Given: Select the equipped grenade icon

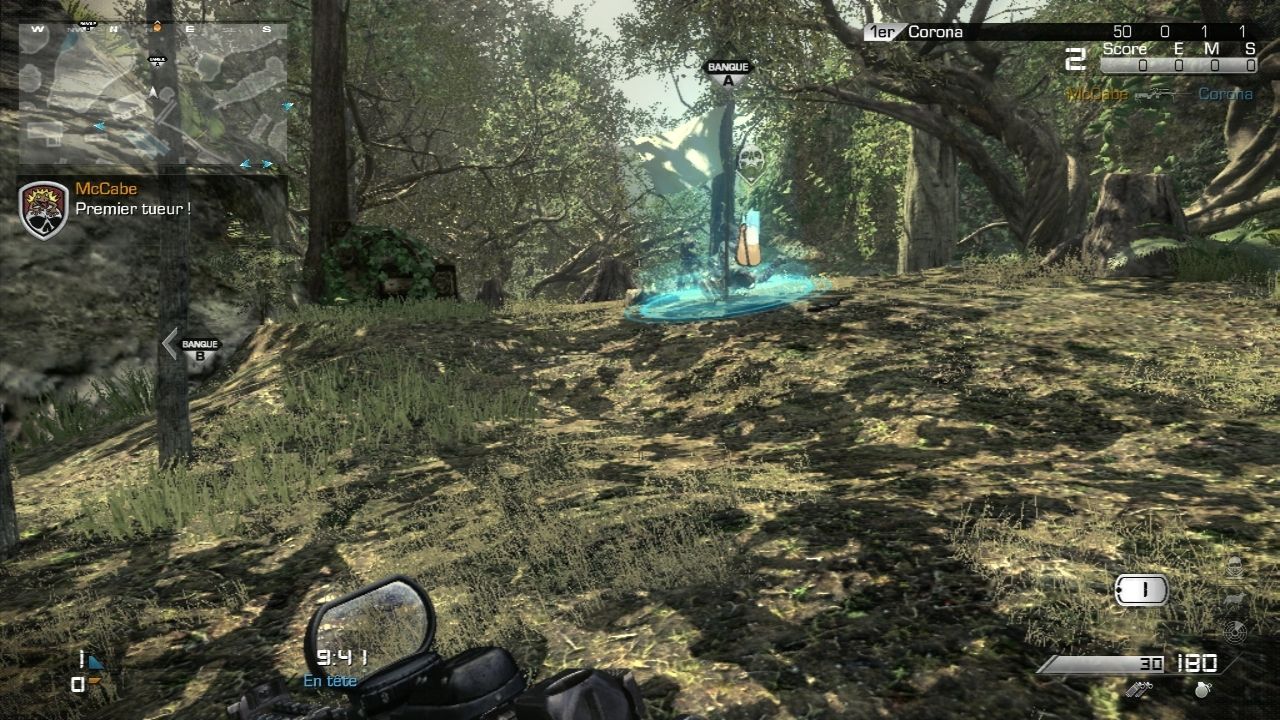Looking at the screenshot, I should tap(1203, 690).
